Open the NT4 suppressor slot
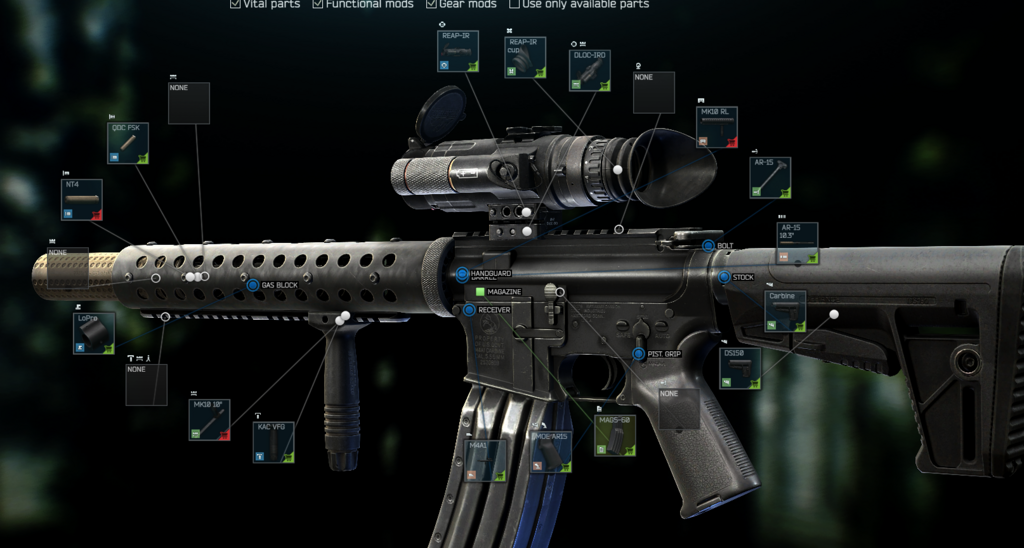Screen dimensions: 1024x548 coord(81,200)
